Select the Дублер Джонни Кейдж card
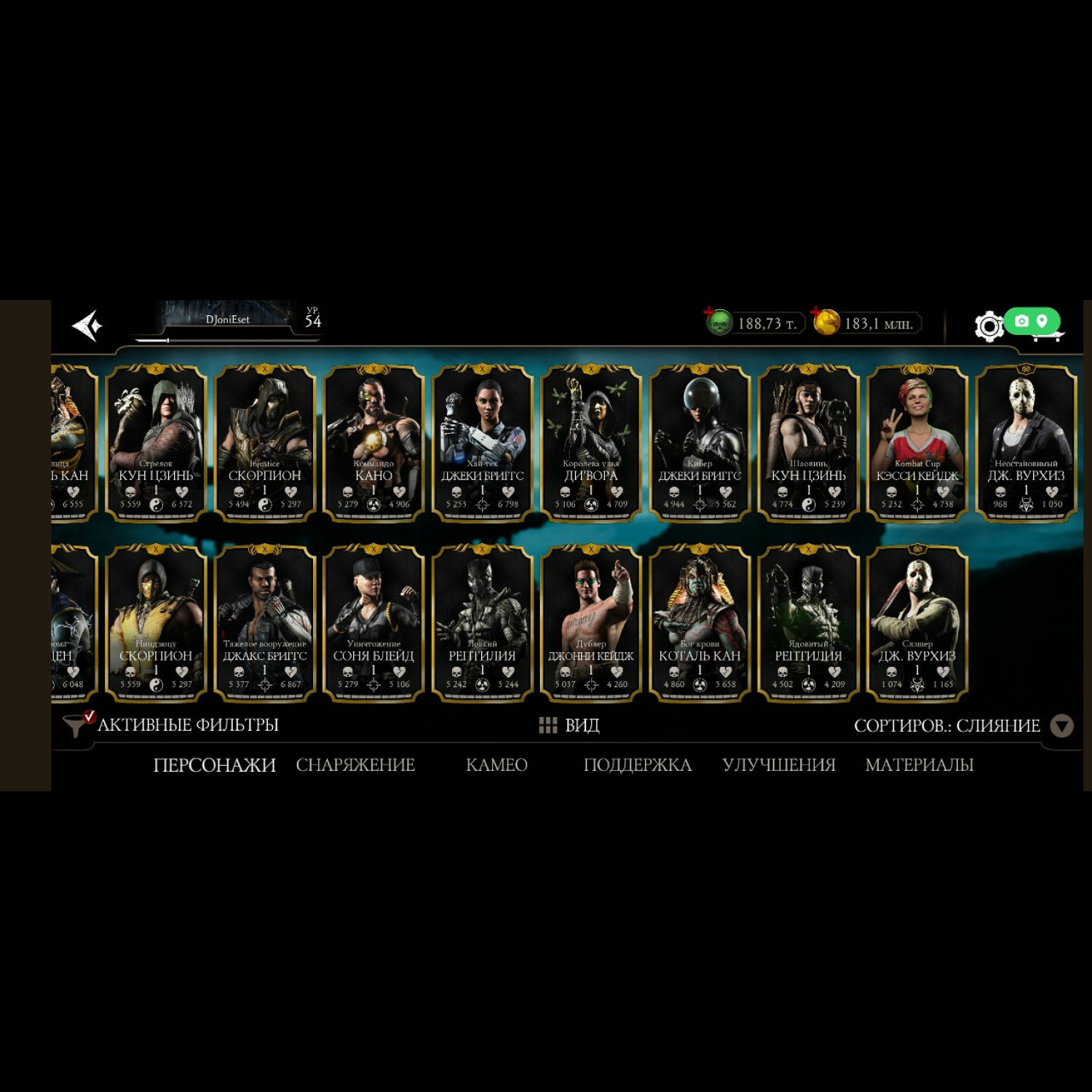The width and height of the screenshot is (1092, 1092). point(590,623)
